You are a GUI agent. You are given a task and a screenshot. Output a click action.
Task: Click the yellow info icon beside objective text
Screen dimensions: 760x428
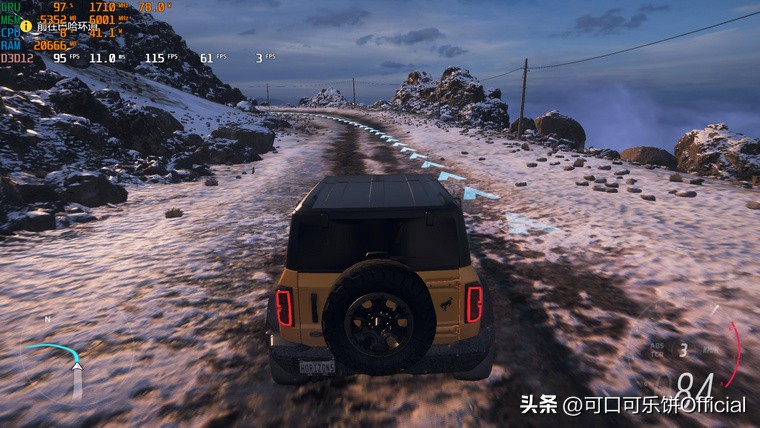coord(27,27)
